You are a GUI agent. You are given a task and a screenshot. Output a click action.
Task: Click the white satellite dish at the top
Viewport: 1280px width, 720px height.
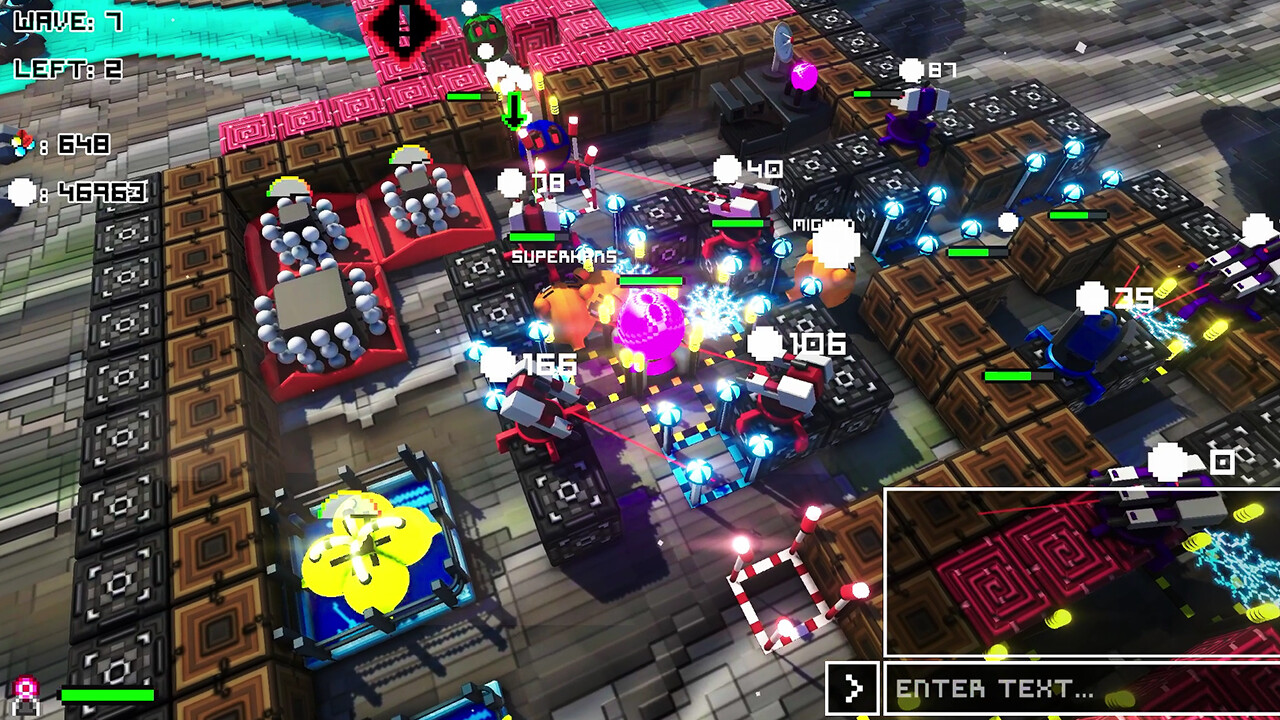tap(786, 44)
